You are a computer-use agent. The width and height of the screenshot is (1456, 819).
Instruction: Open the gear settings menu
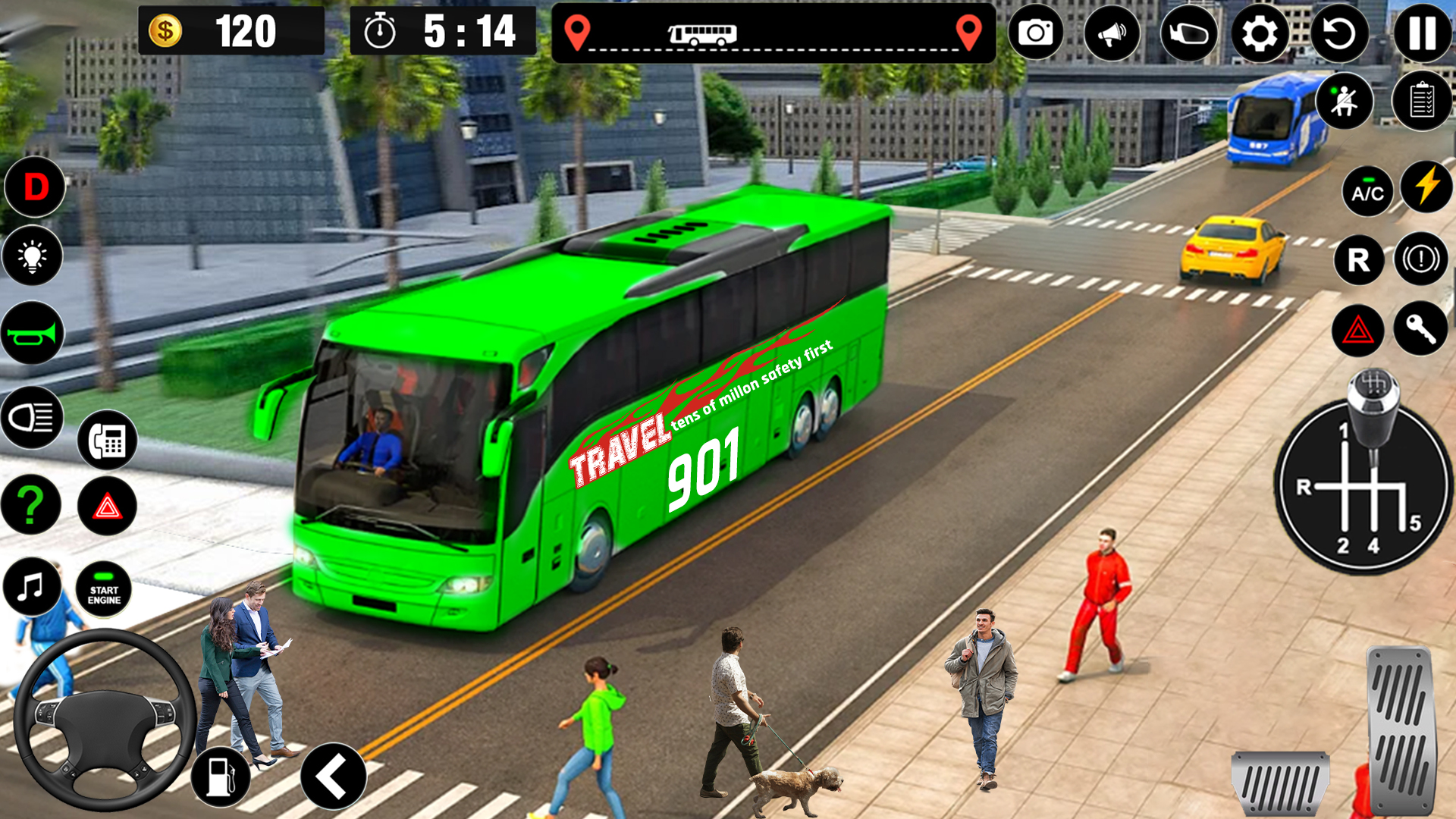1260,33
